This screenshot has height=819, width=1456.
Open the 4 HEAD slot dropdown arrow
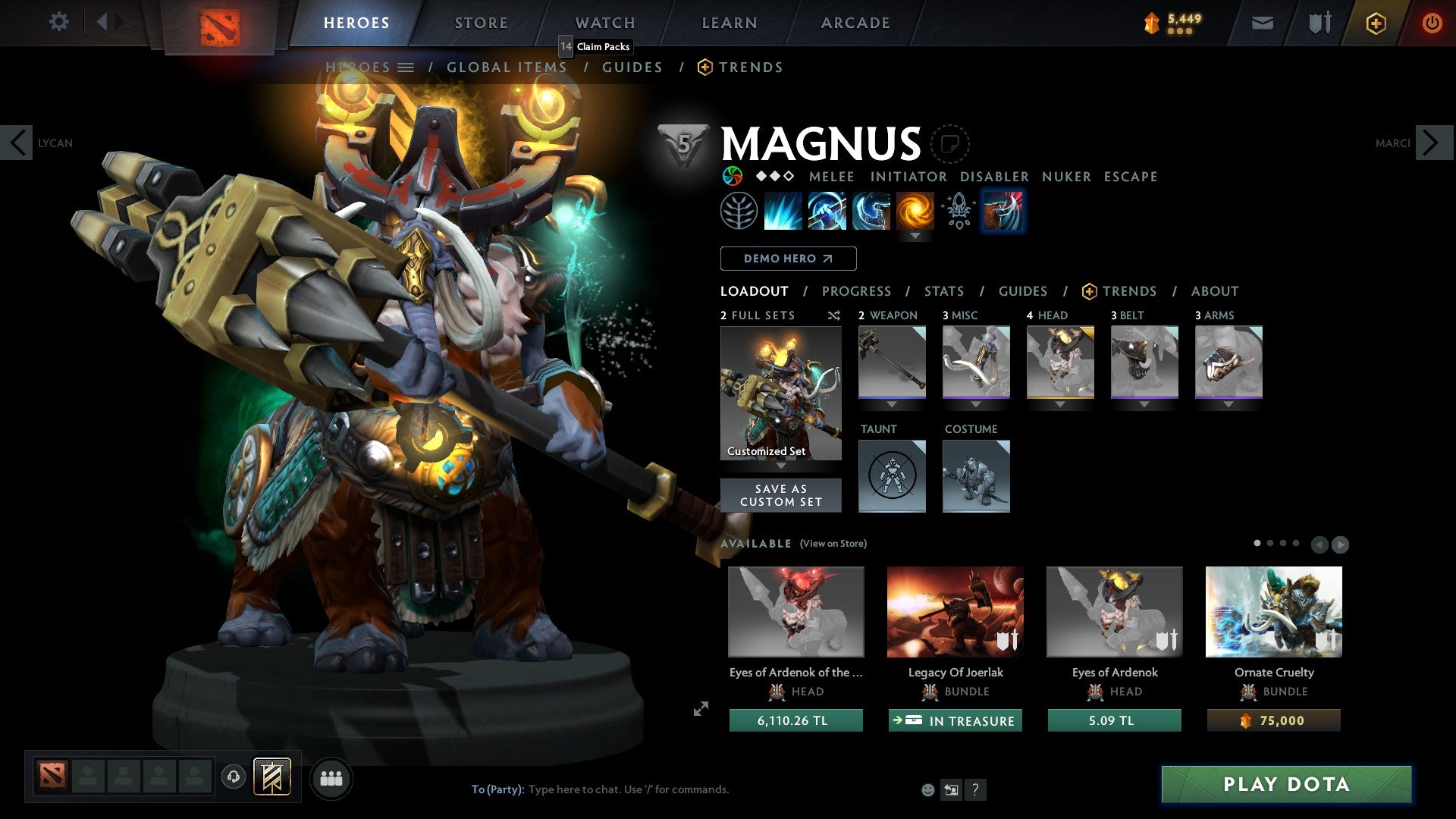(1059, 404)
